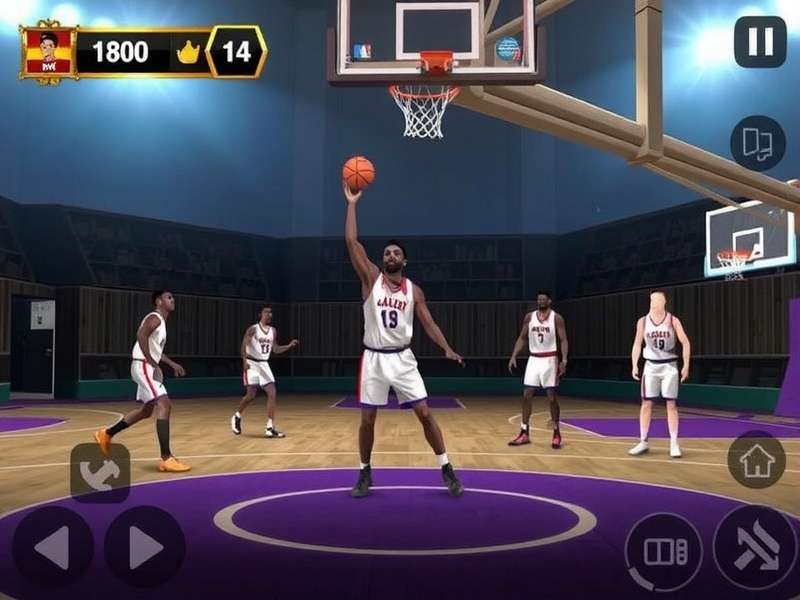Screen dimensions: 800x600
Task: Pause the basketball game
Action: [759, 42]
